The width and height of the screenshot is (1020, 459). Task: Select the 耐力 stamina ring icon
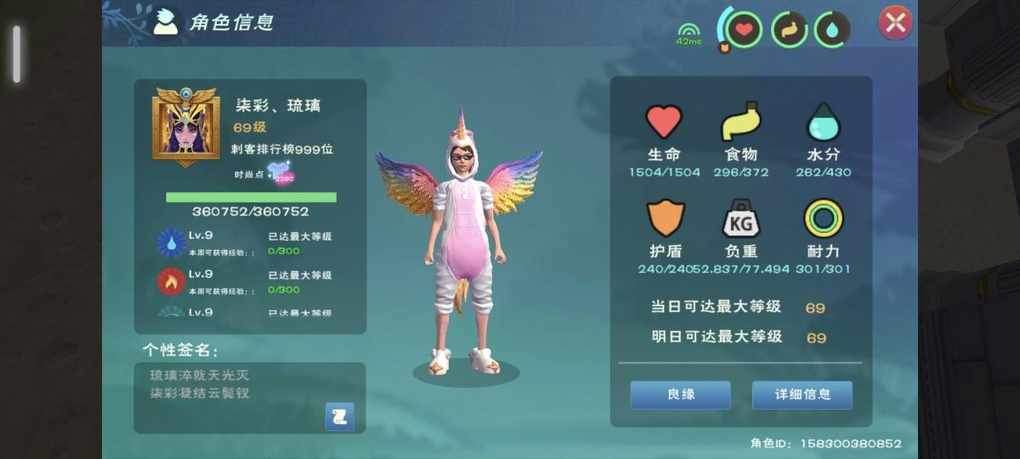click(x=823, y=219)
